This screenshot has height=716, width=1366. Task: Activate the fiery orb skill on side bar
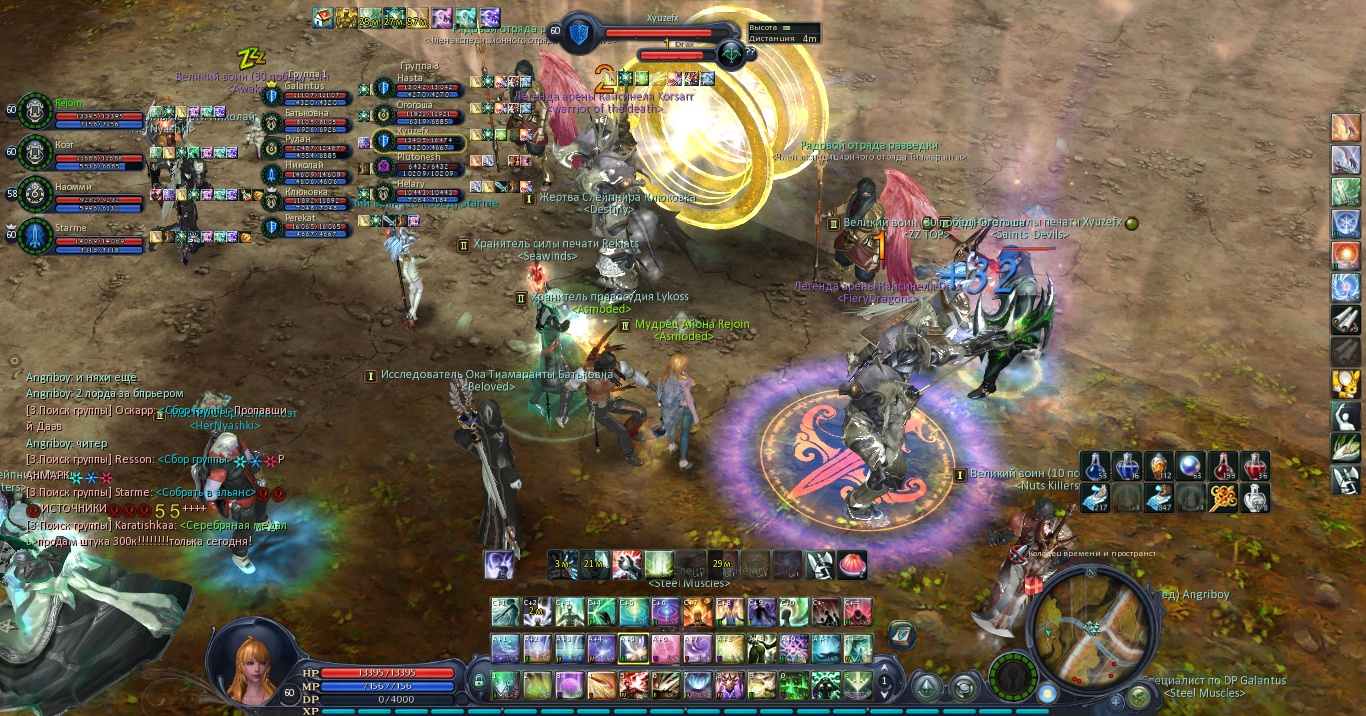1344,255
